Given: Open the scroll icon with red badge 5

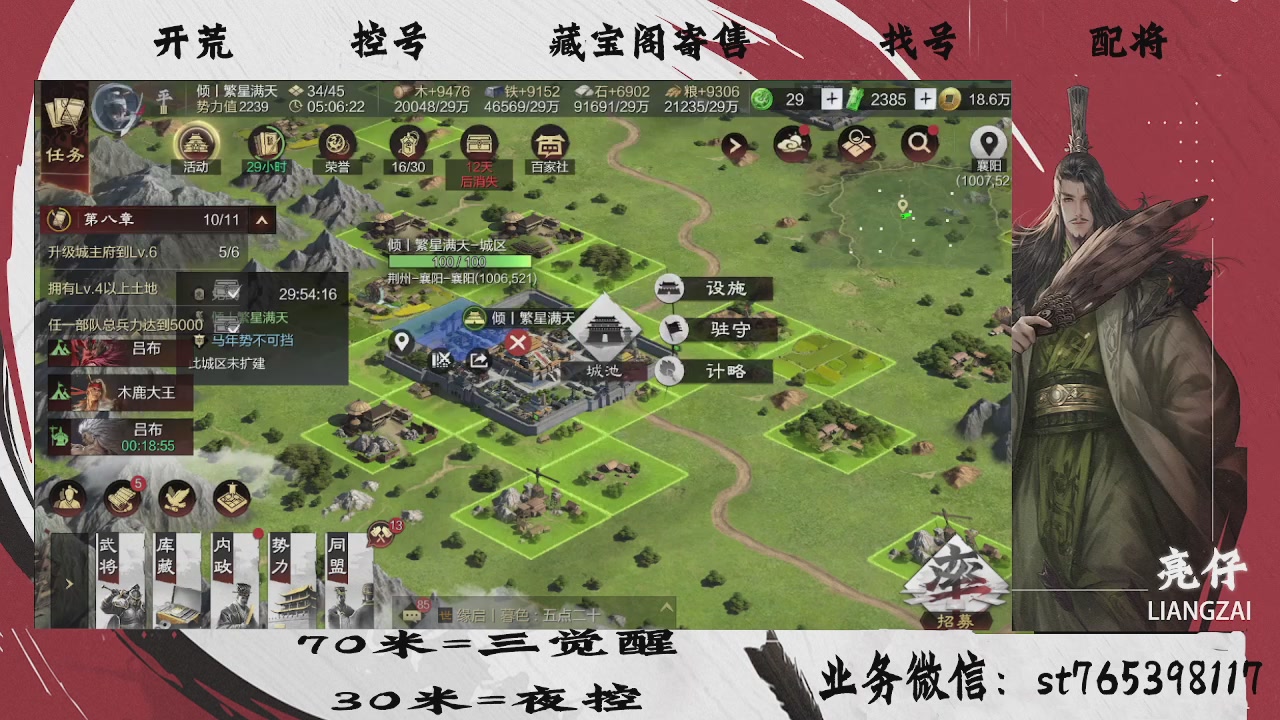Looking at the screenshot, I should click(x=123, y=499).
